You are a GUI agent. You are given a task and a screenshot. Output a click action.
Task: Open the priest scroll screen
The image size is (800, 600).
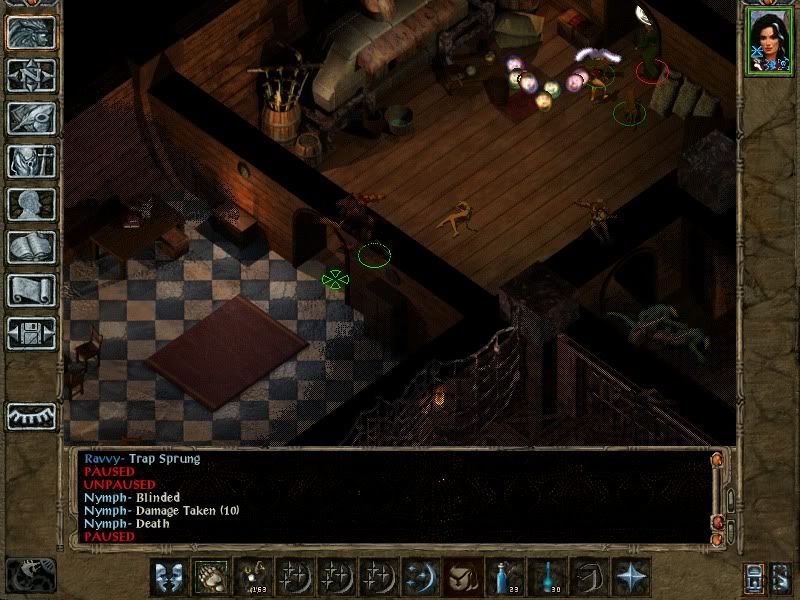[x=31, y=290]
